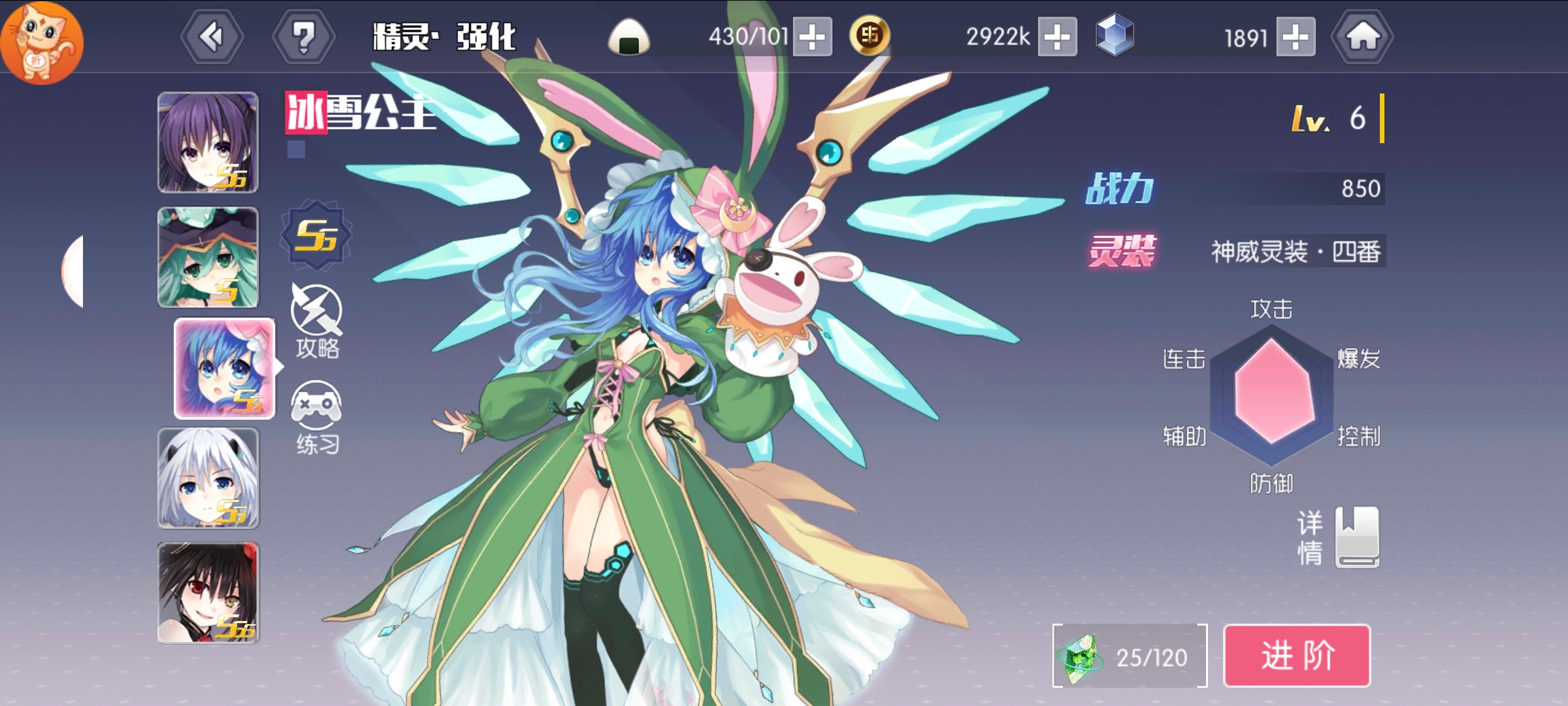1568x706 pixels.
Task: Open the 练习 practice mode
Action: (x=317, y=417)
